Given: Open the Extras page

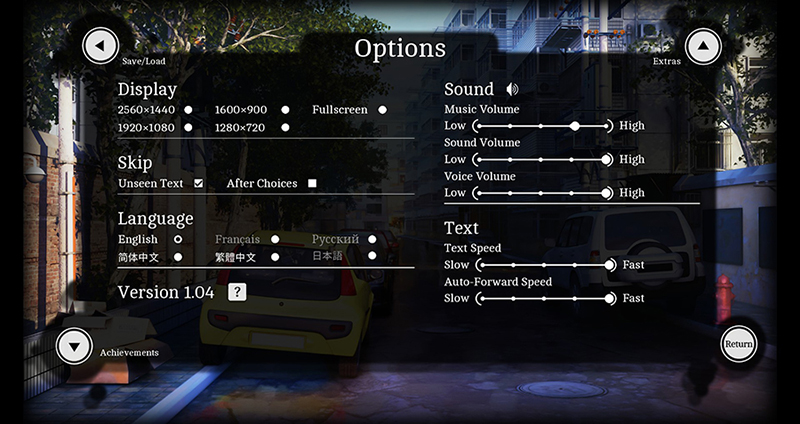Looking at the screenshot, I should point(703,45).
